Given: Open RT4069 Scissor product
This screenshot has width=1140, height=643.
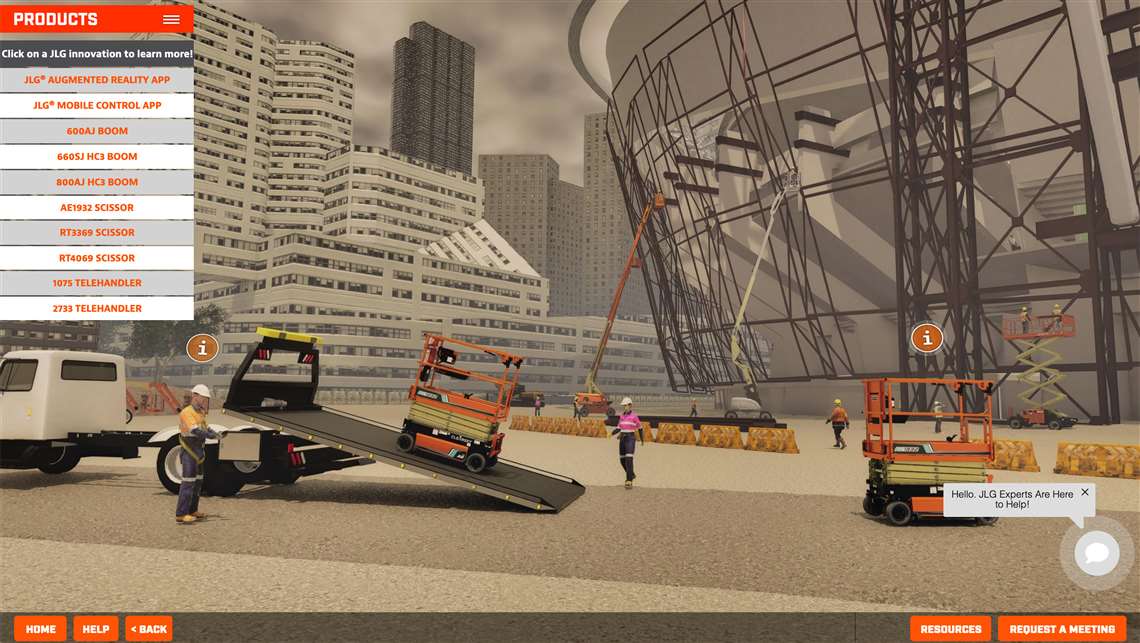Looking at the screenshot, I should pyautogui.click(x=97, y=258).
